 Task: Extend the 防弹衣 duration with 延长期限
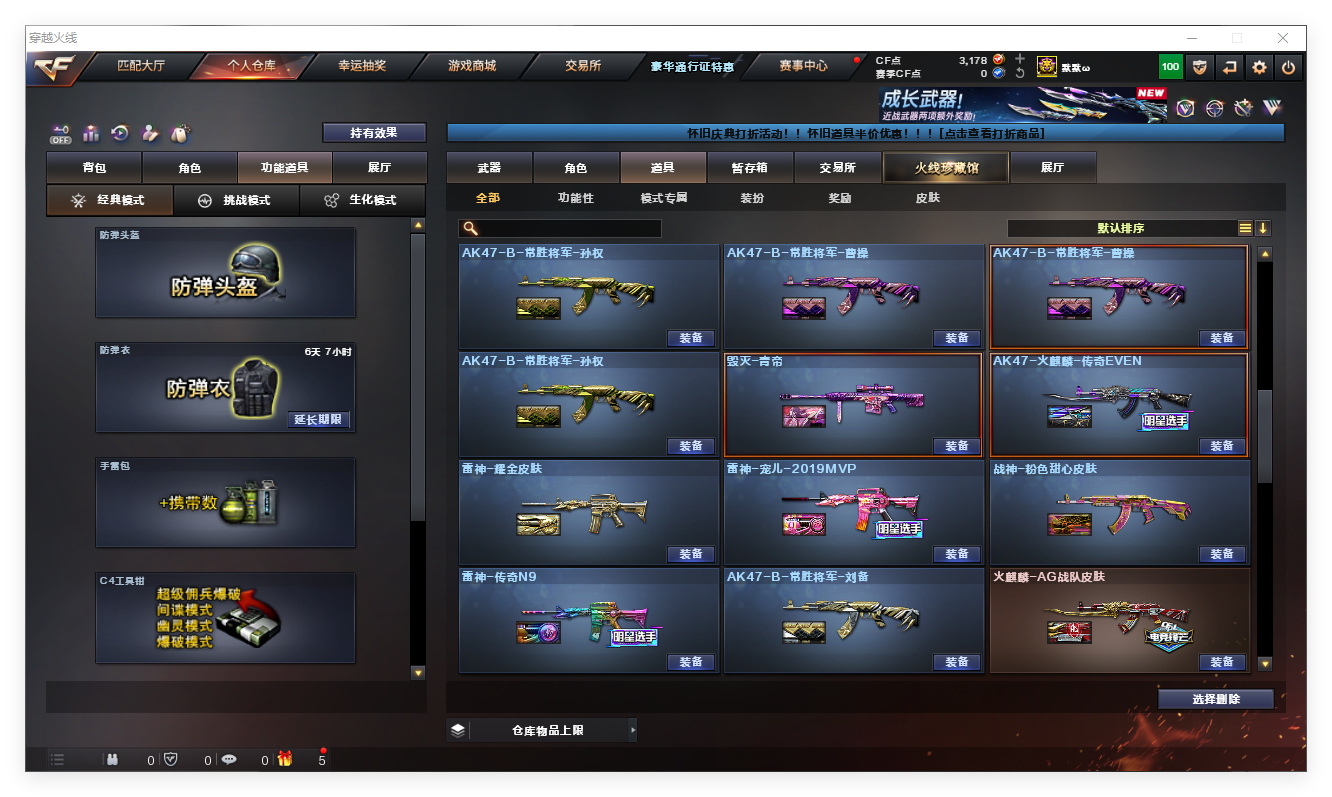[x=319, y=420]
